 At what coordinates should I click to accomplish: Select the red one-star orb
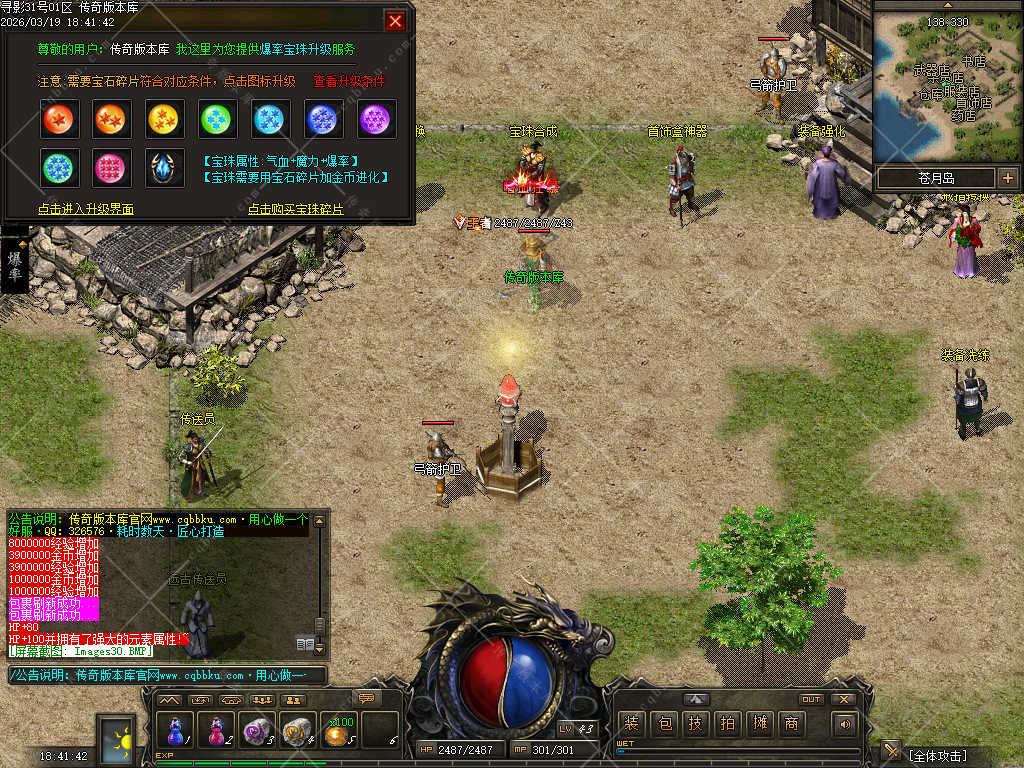click(60, 120)
